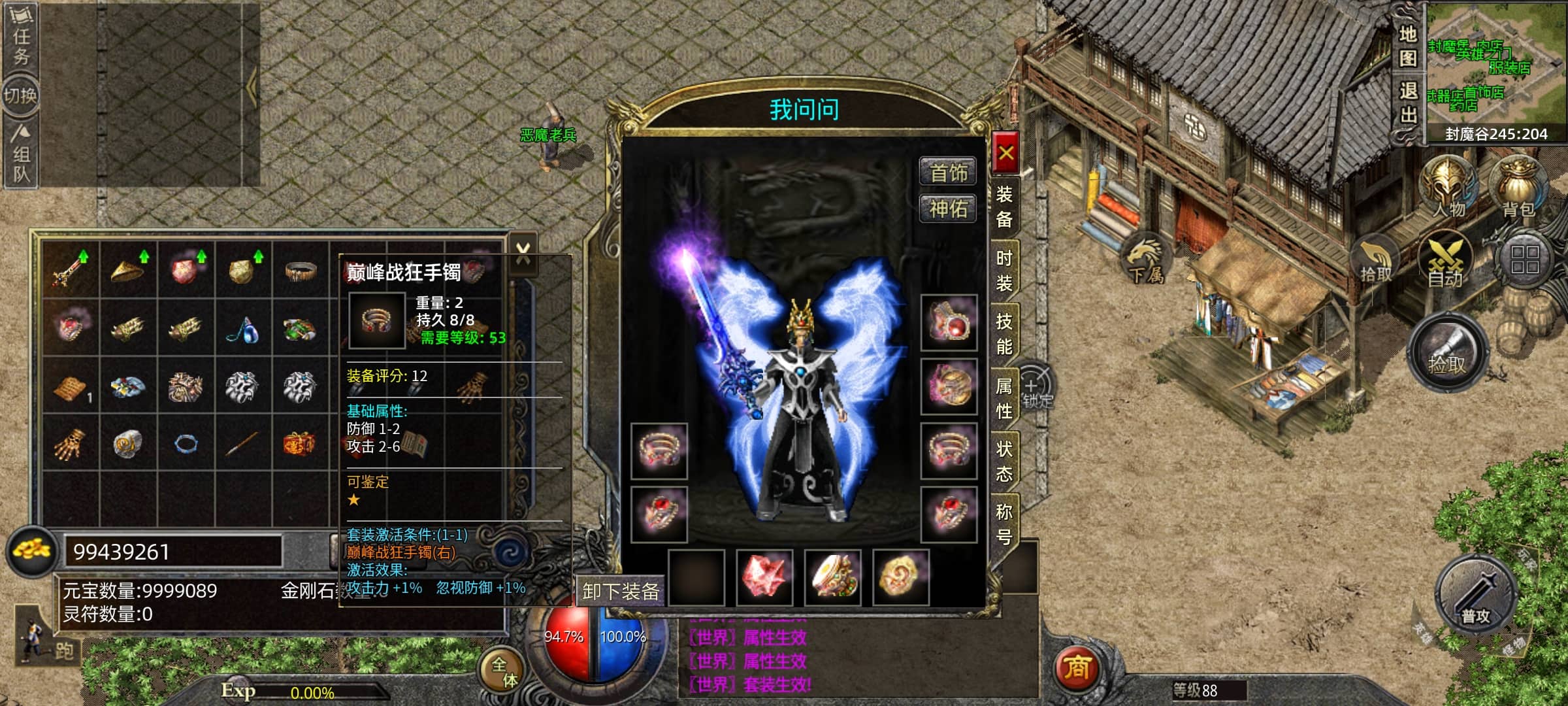This screenshot has height=706, width=1568.
Task: Open the 神佑 blessing view
Action: pyautogui.click(x=948, y=209)
